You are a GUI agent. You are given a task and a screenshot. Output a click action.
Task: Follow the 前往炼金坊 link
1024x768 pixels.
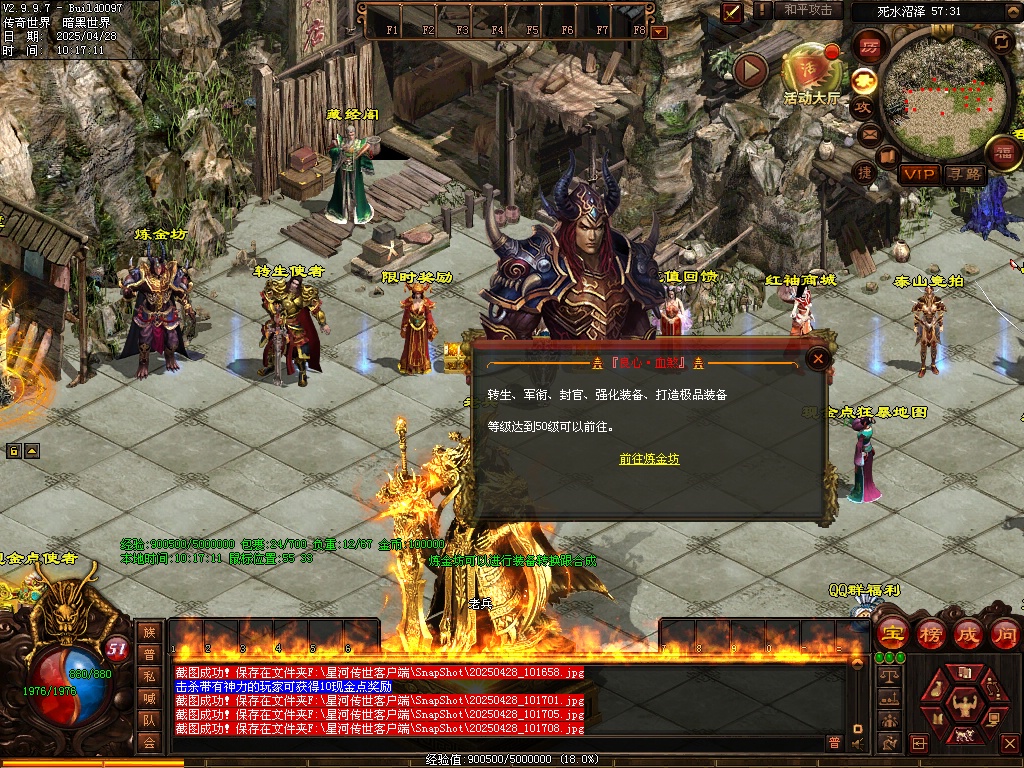click(649, 459)
